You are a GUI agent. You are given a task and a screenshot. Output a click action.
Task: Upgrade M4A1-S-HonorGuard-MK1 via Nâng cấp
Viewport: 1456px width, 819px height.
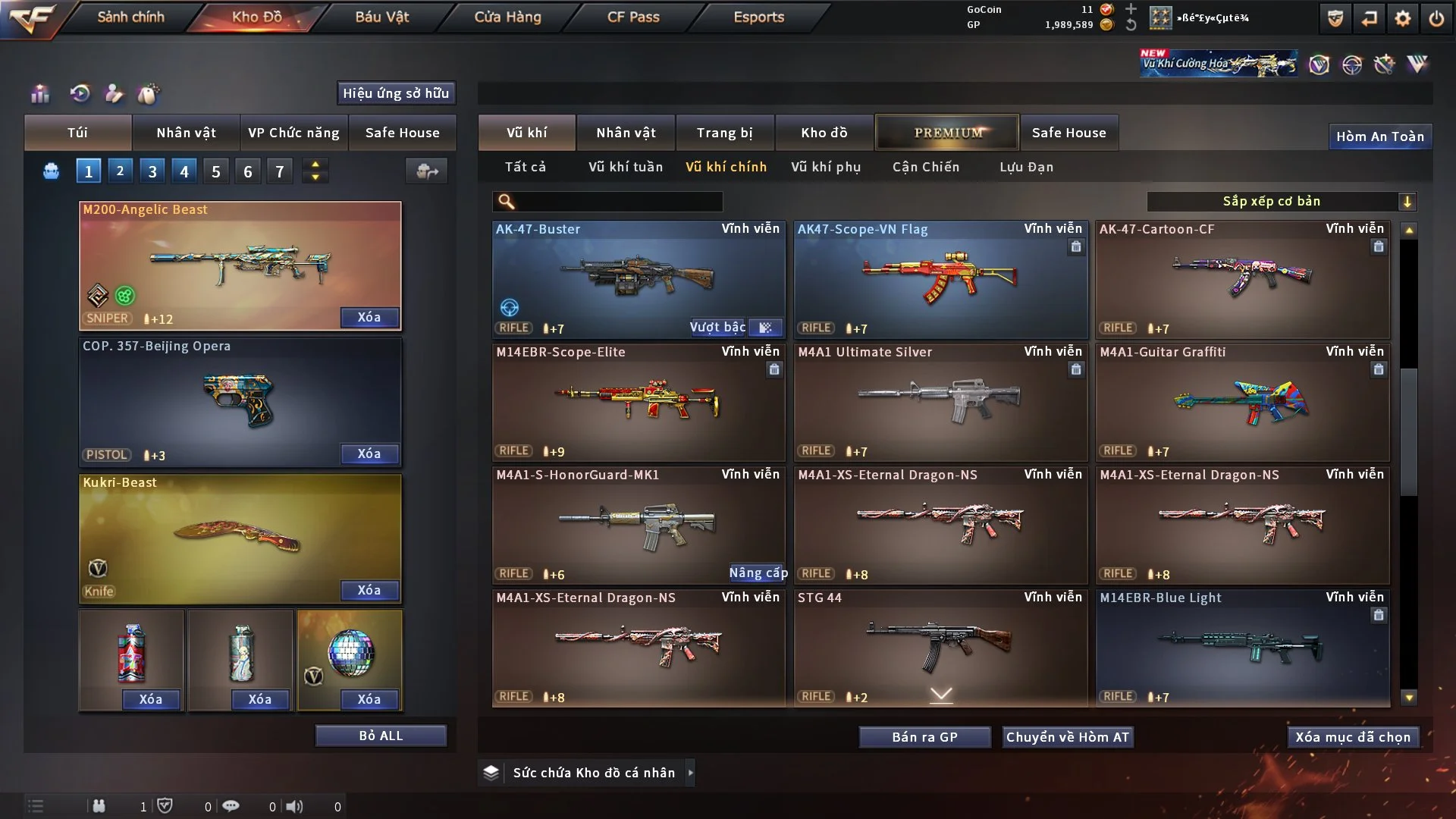coord(758,573)
